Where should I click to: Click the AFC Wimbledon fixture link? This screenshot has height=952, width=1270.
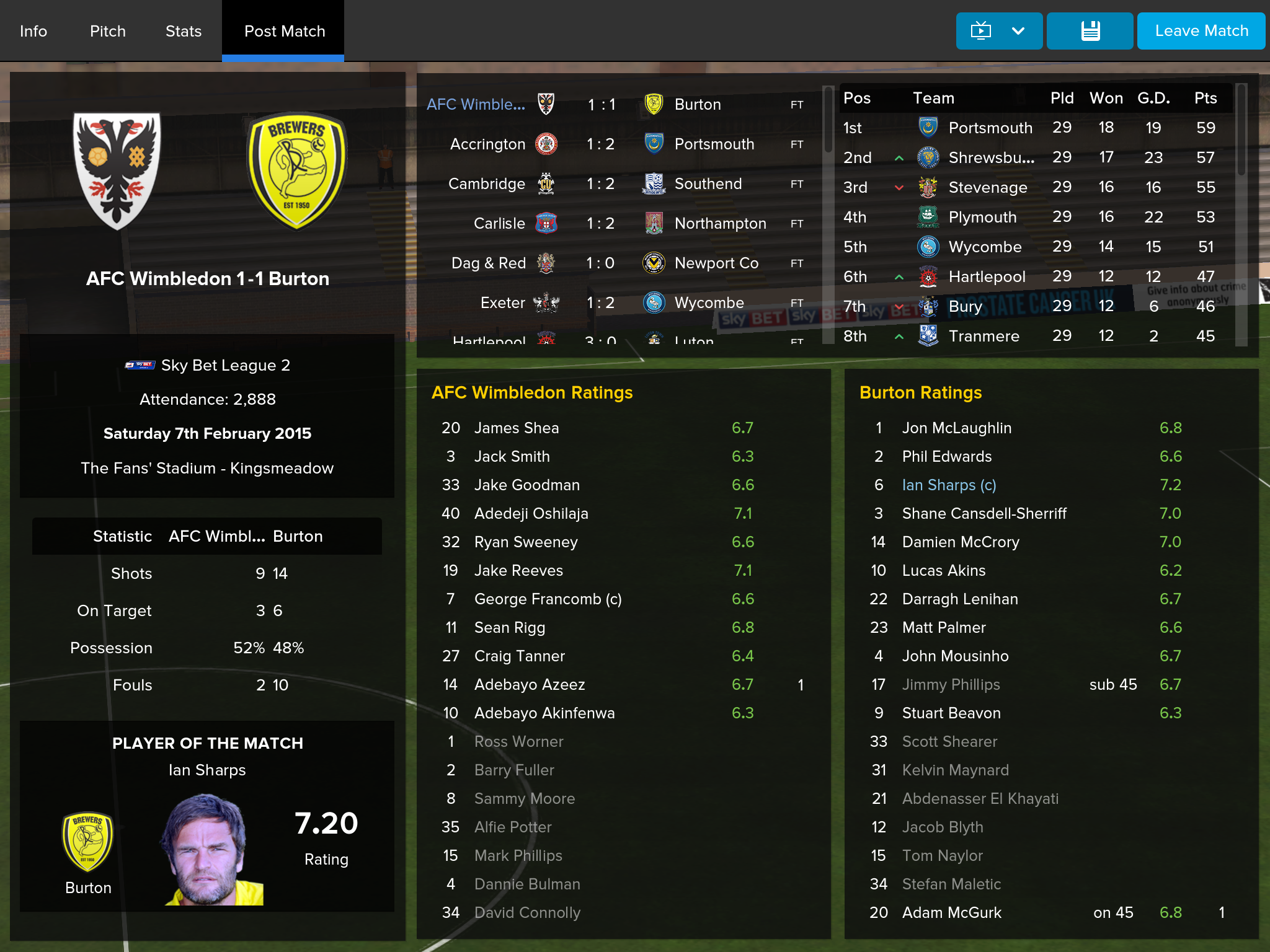coord(476,105)
